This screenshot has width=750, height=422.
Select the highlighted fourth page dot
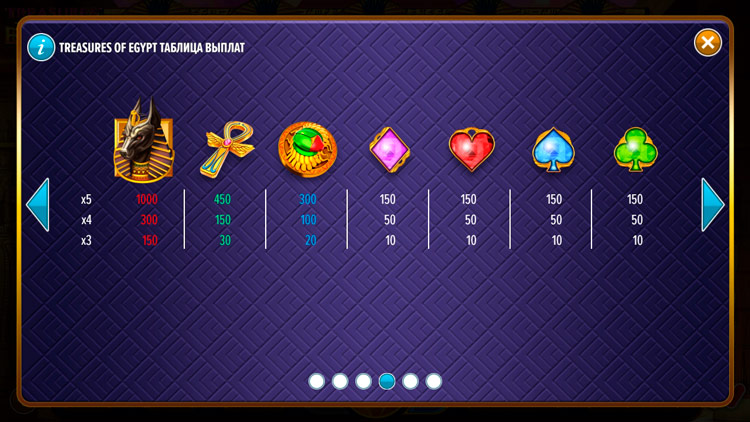[387, 381]
